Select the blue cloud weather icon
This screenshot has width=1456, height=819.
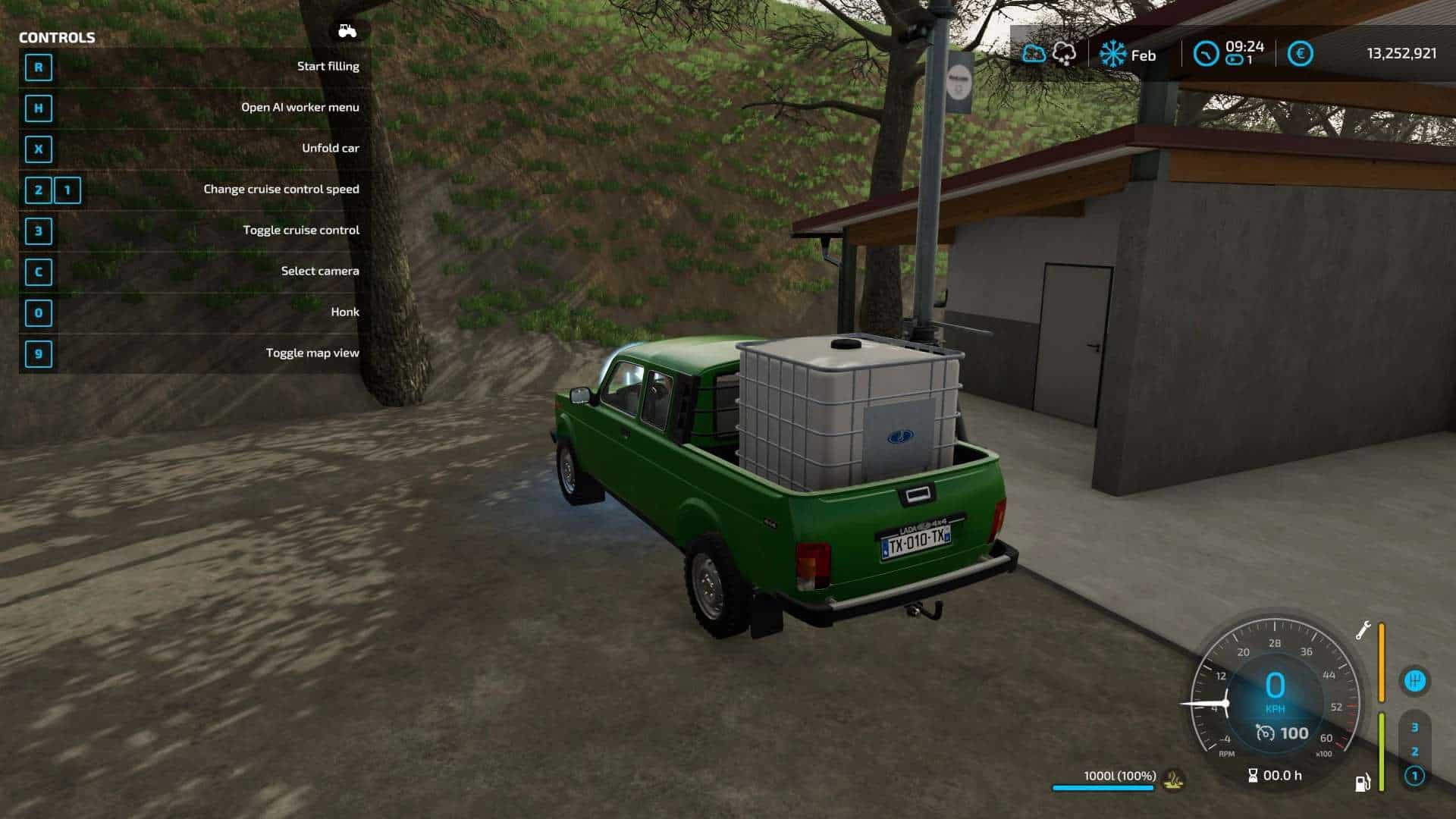tap(1034, 54)
